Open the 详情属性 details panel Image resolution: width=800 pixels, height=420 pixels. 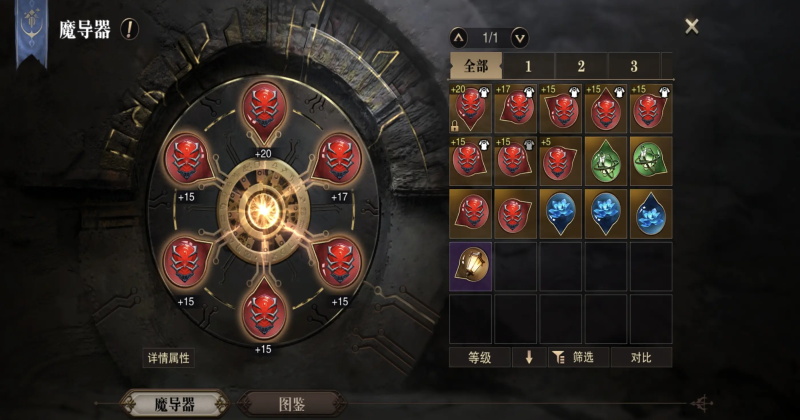pyautogui.click(x=168, y=357)
